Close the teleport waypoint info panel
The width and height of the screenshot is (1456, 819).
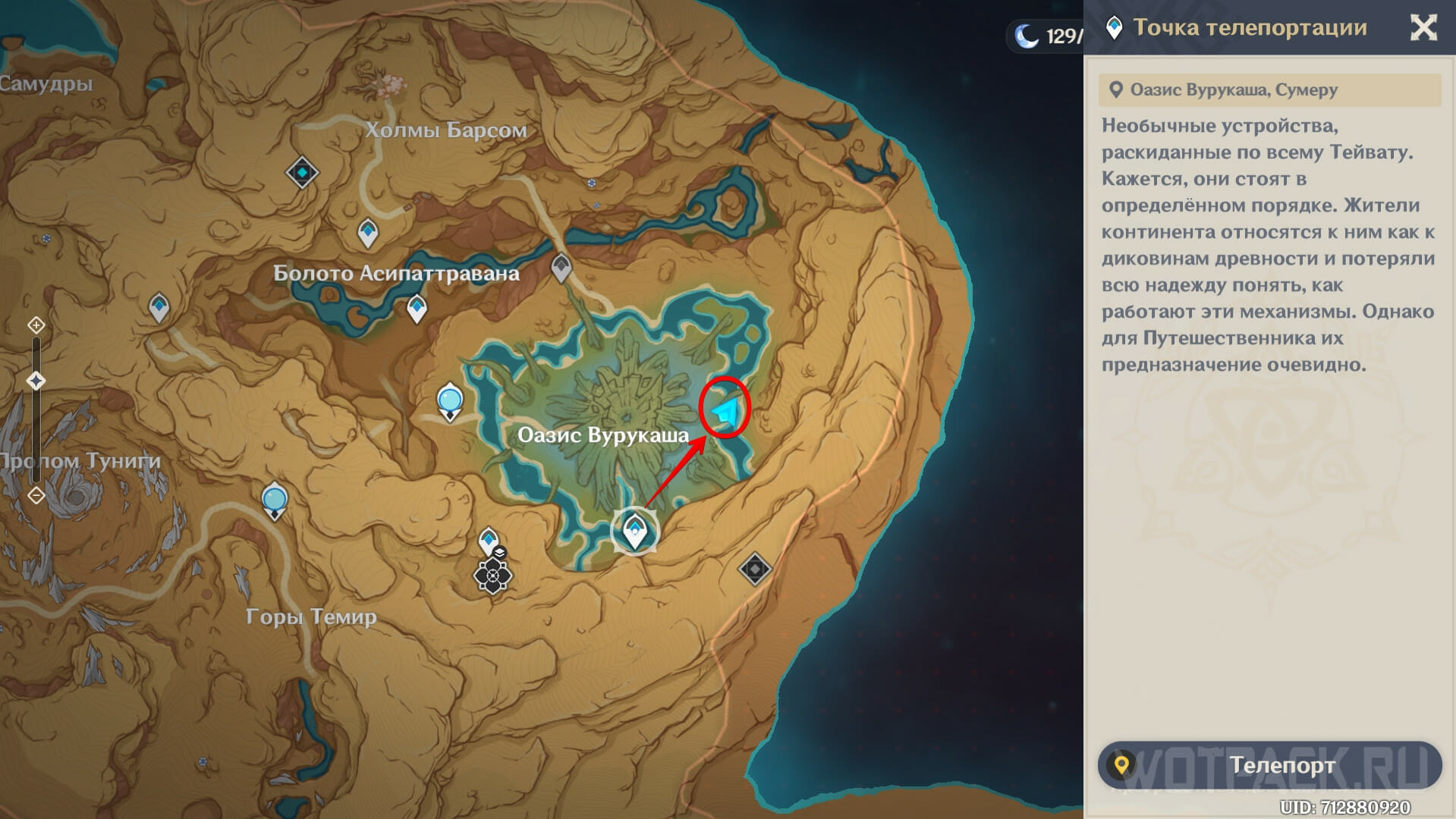(1423, 28)
